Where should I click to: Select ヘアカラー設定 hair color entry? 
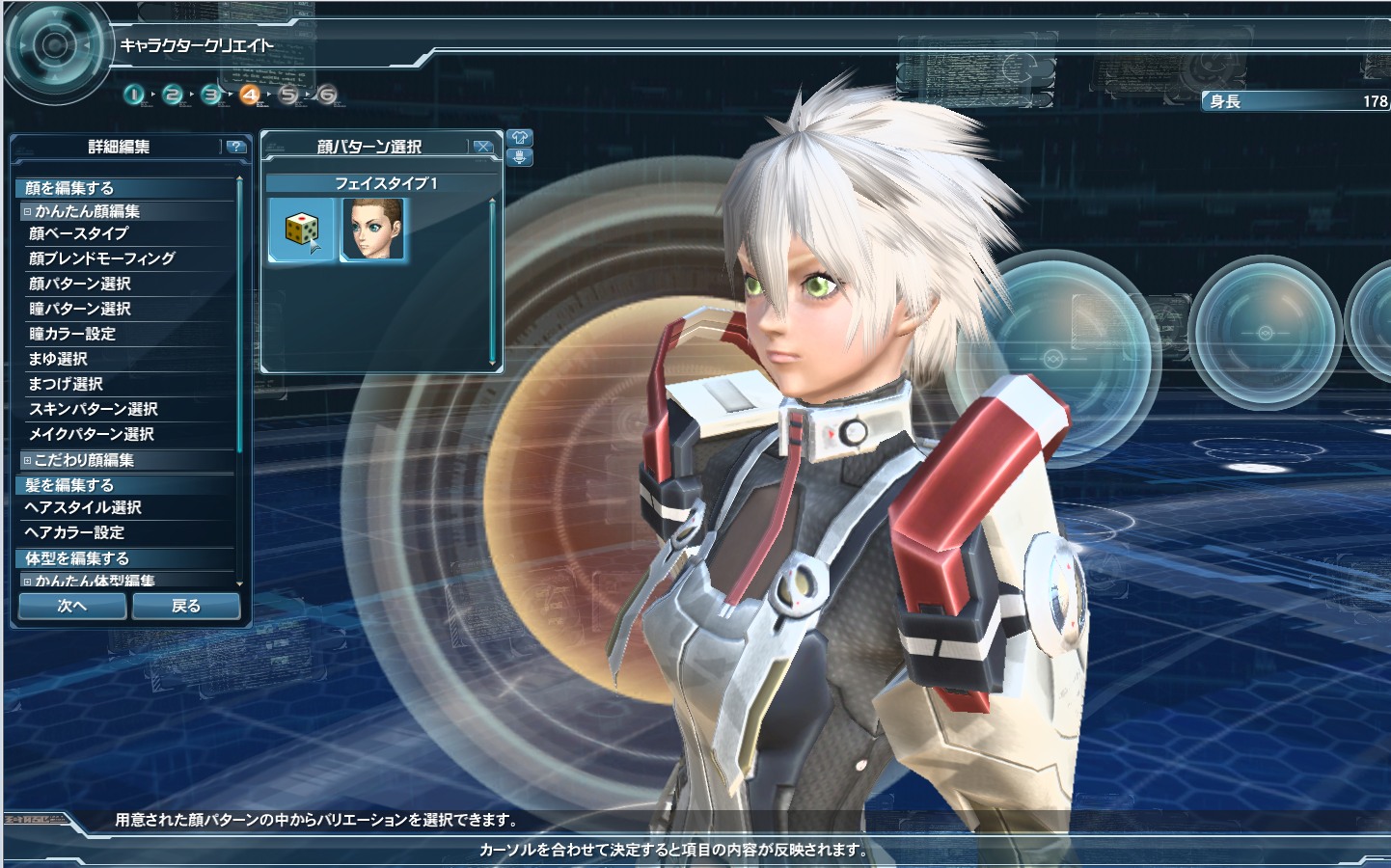click(74, 532)
